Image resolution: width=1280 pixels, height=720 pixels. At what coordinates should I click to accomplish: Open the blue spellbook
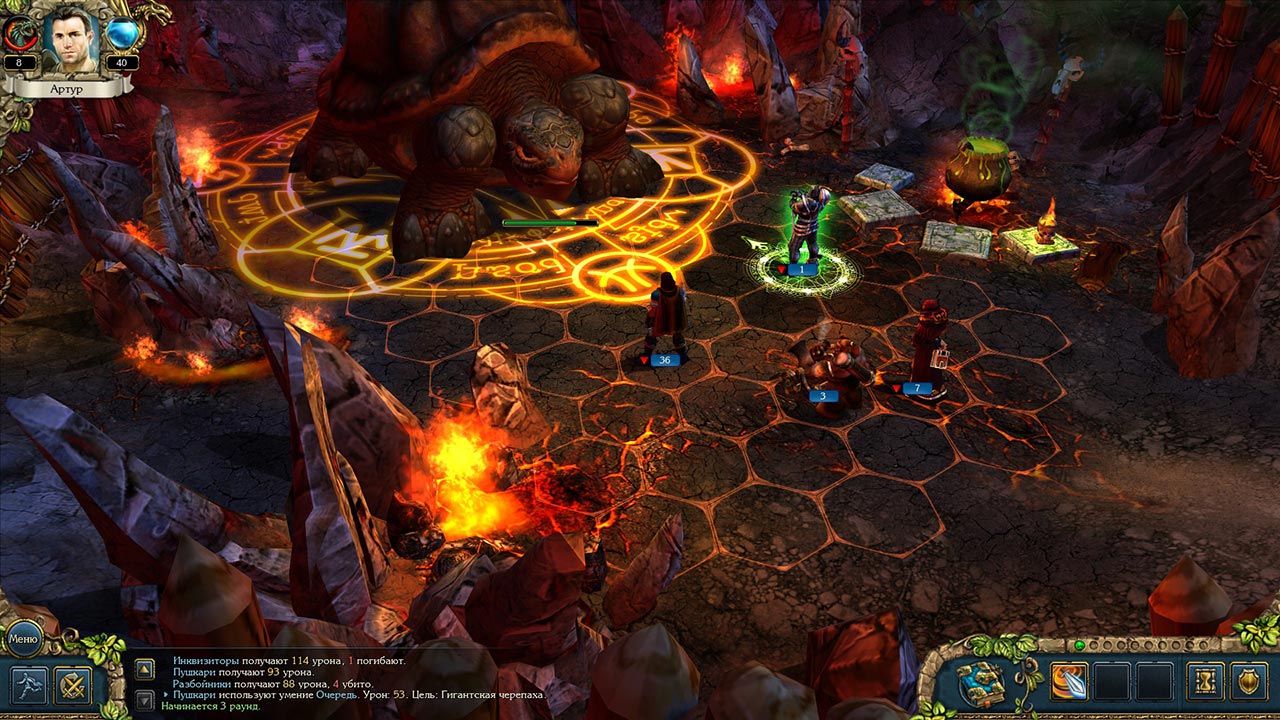(x=981, y=682)
